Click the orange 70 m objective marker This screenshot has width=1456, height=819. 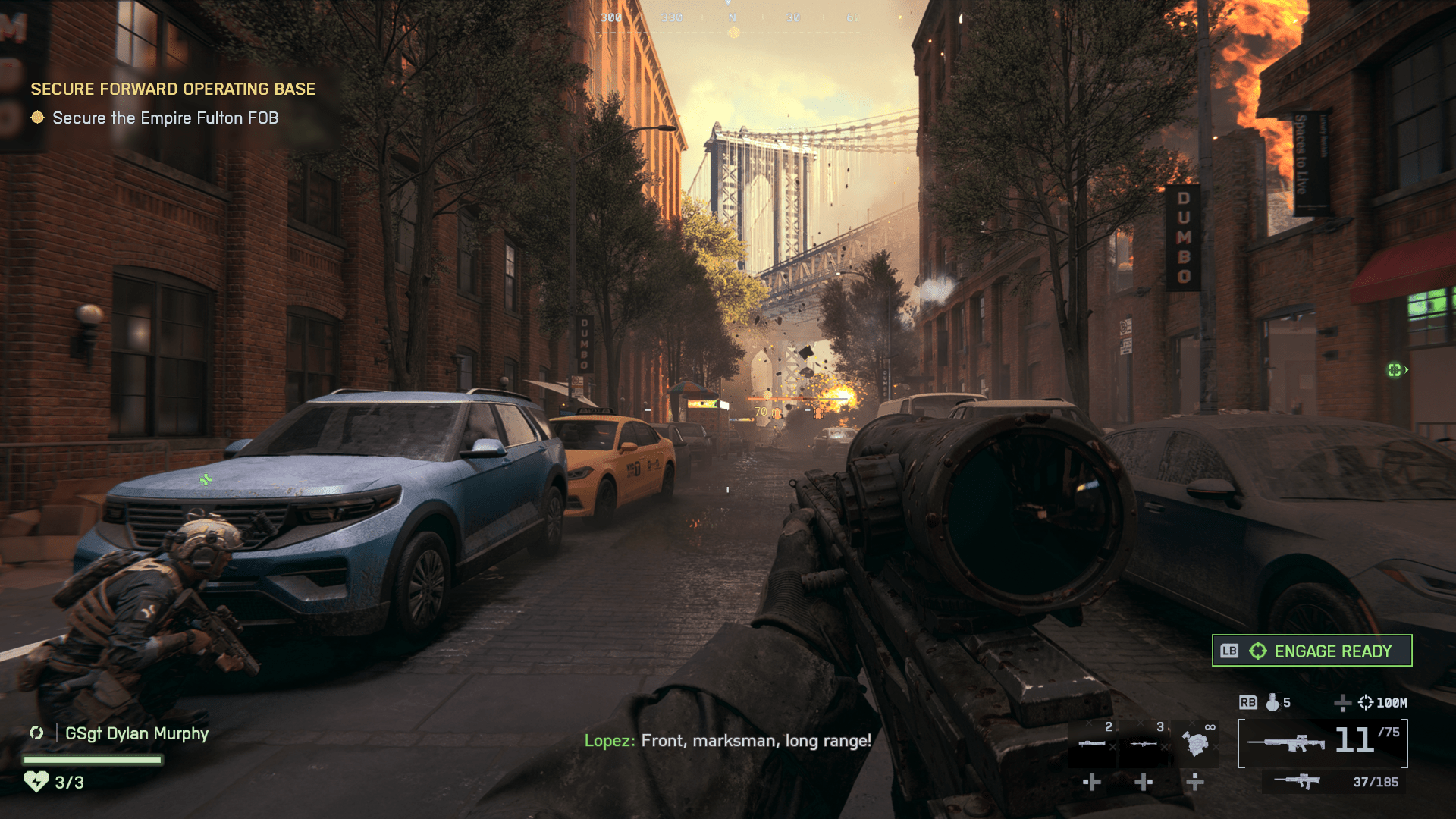click(x=766, y=412)
